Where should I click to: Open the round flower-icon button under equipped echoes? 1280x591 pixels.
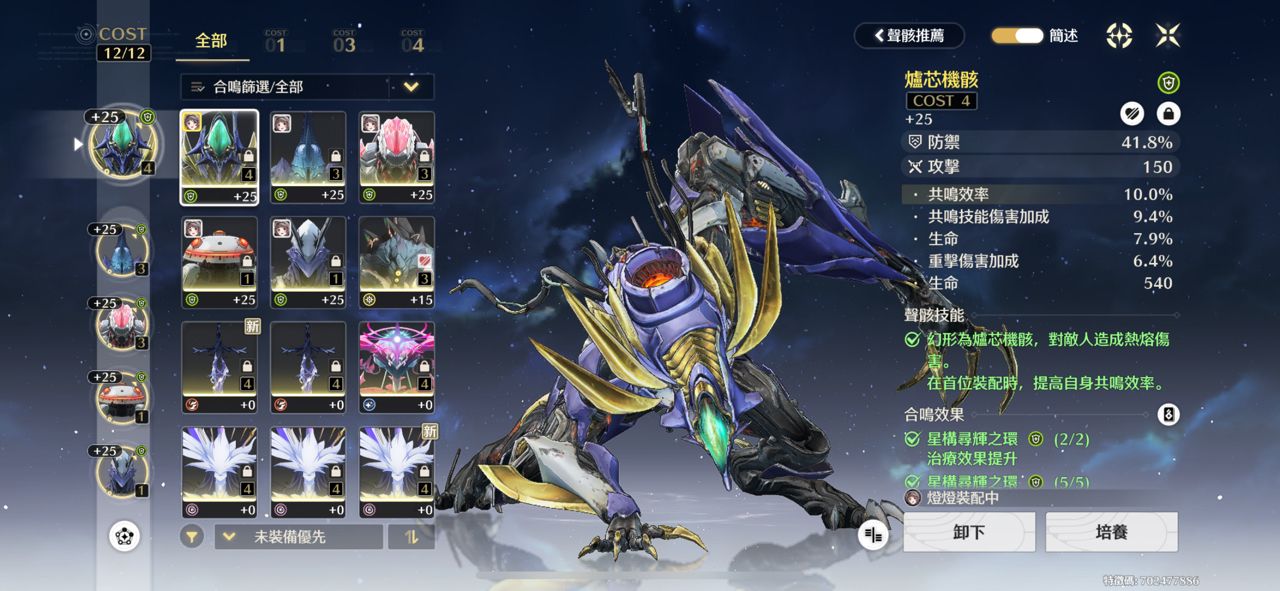(124, 536)
